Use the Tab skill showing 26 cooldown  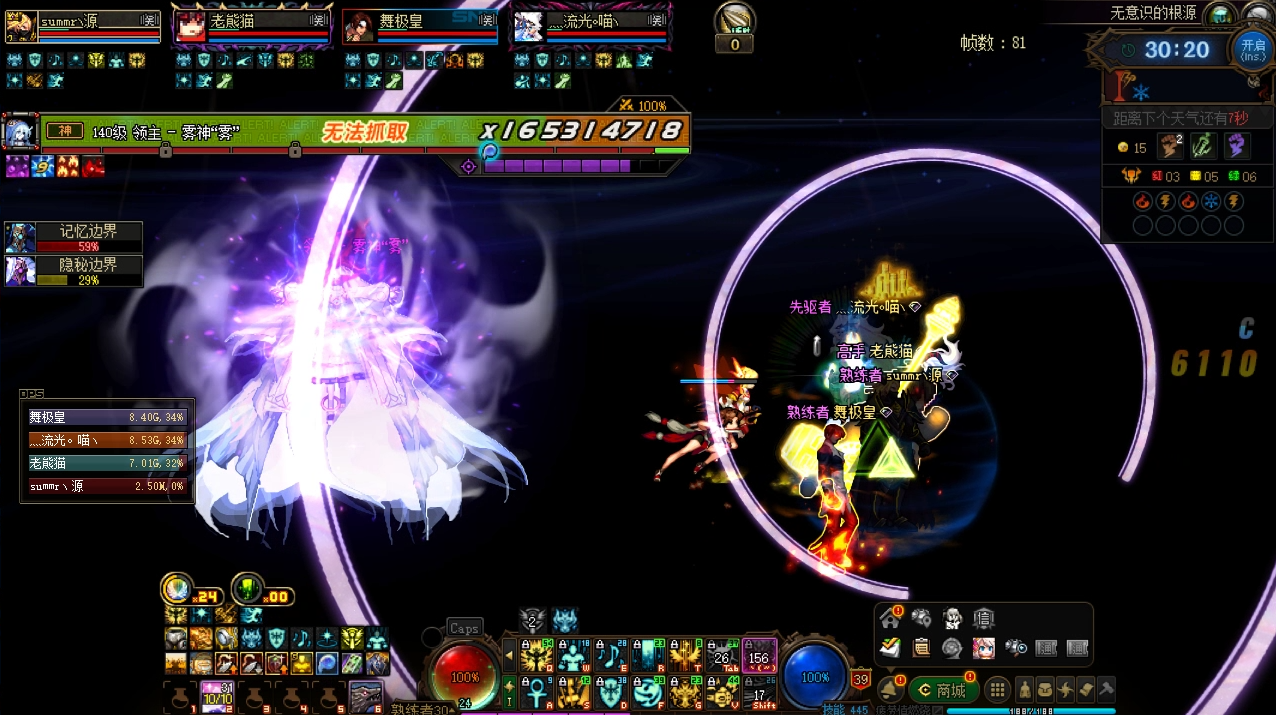(722, 656)
